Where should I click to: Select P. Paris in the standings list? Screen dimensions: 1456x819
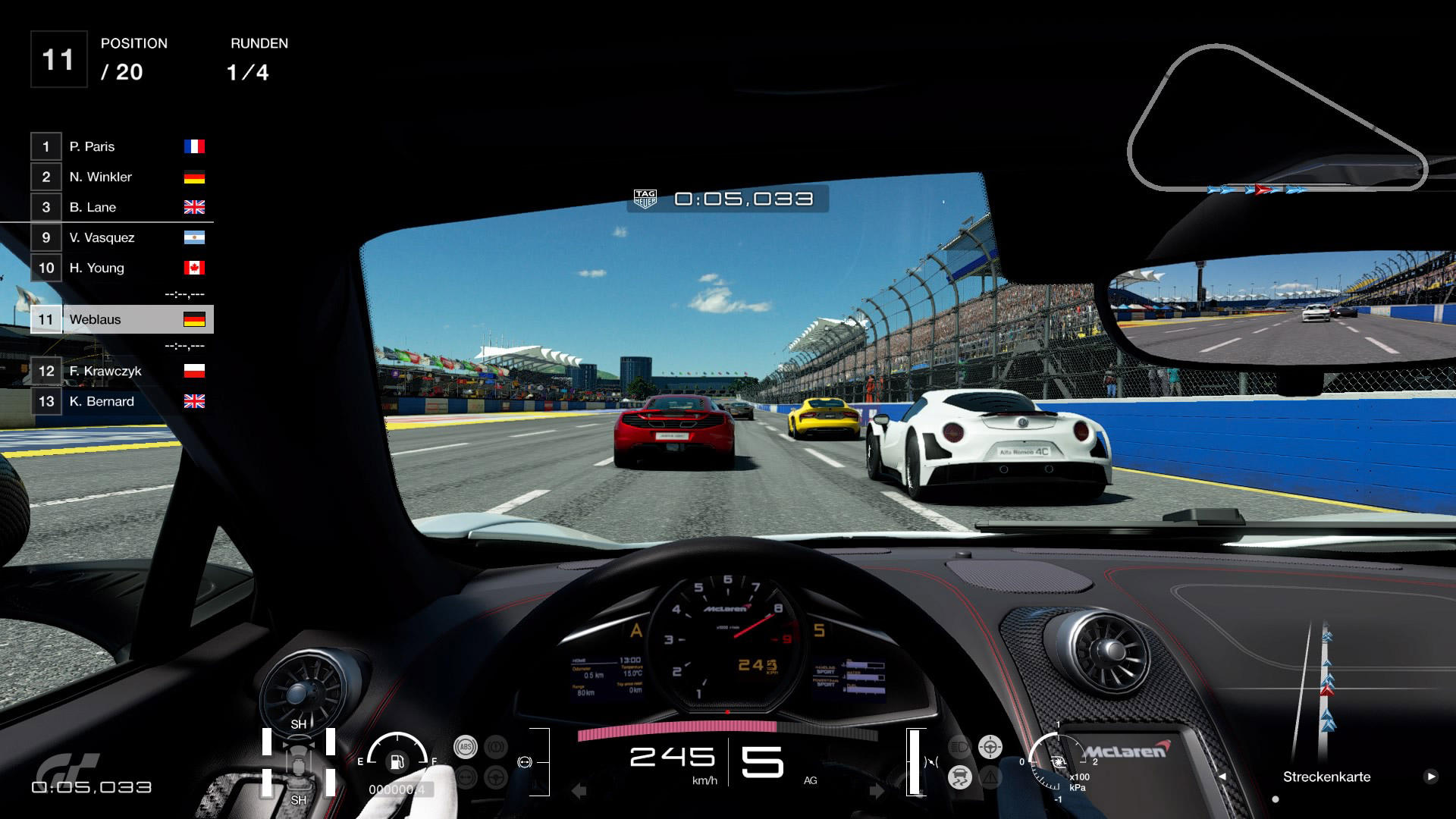(x=118, y=146)
